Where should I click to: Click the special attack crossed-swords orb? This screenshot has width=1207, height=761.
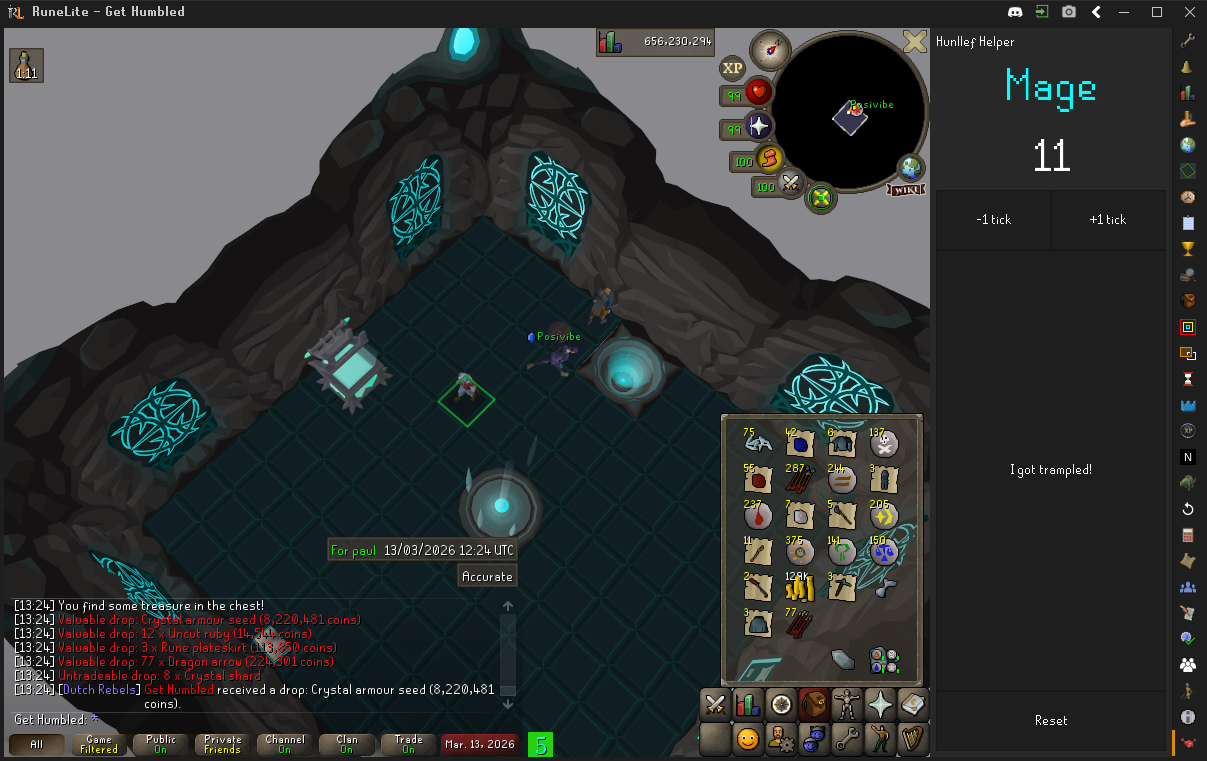791,184
